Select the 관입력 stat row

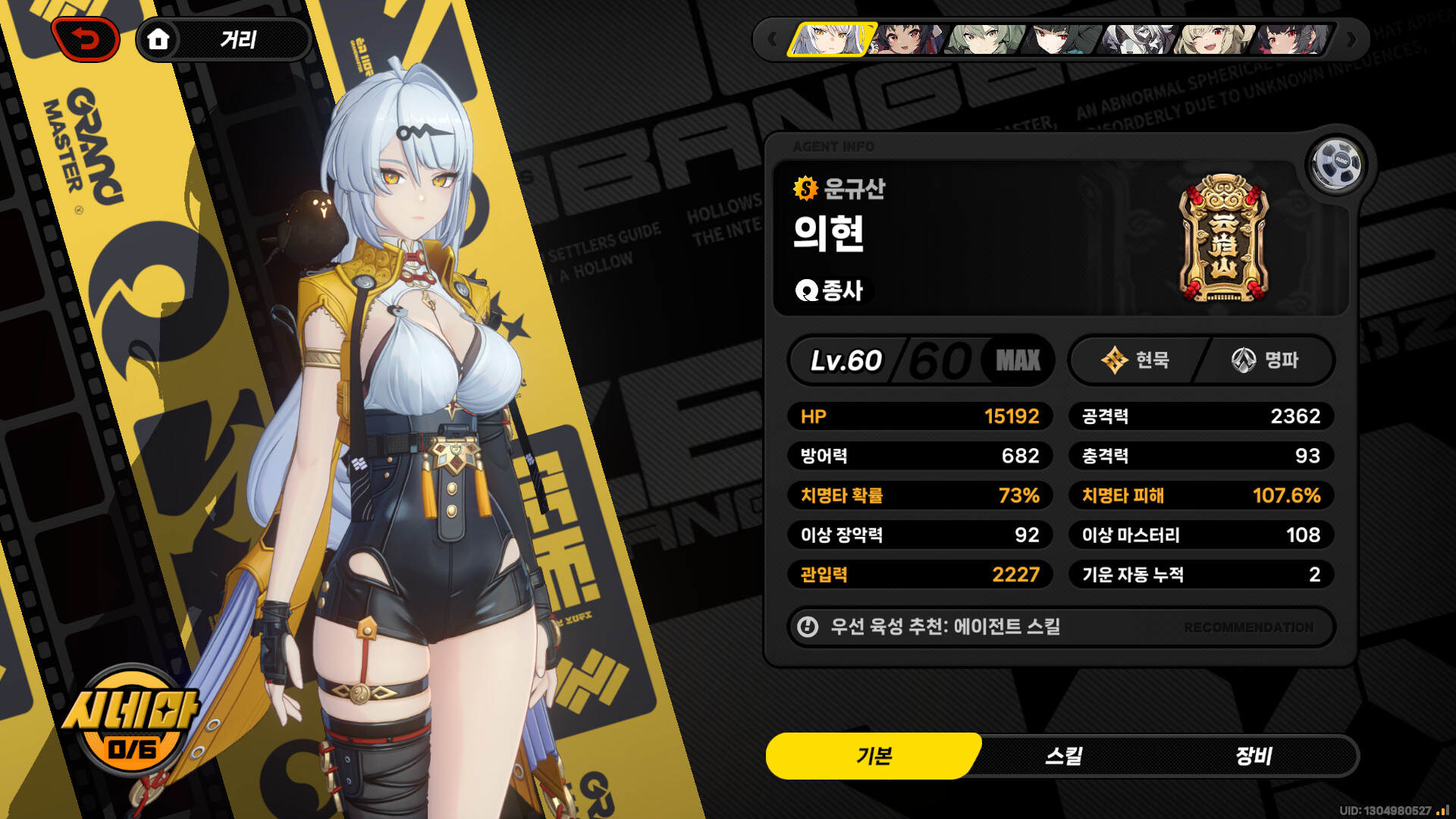pyautogui.click(x=920, y=575)
